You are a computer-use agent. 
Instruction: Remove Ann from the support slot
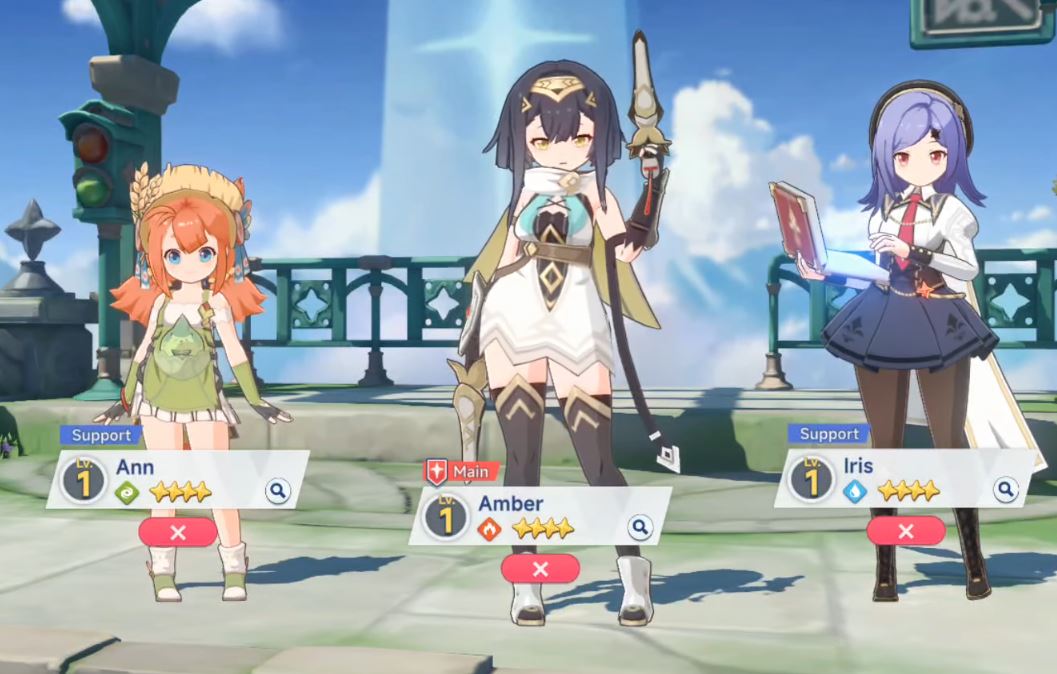pos(178,532)
